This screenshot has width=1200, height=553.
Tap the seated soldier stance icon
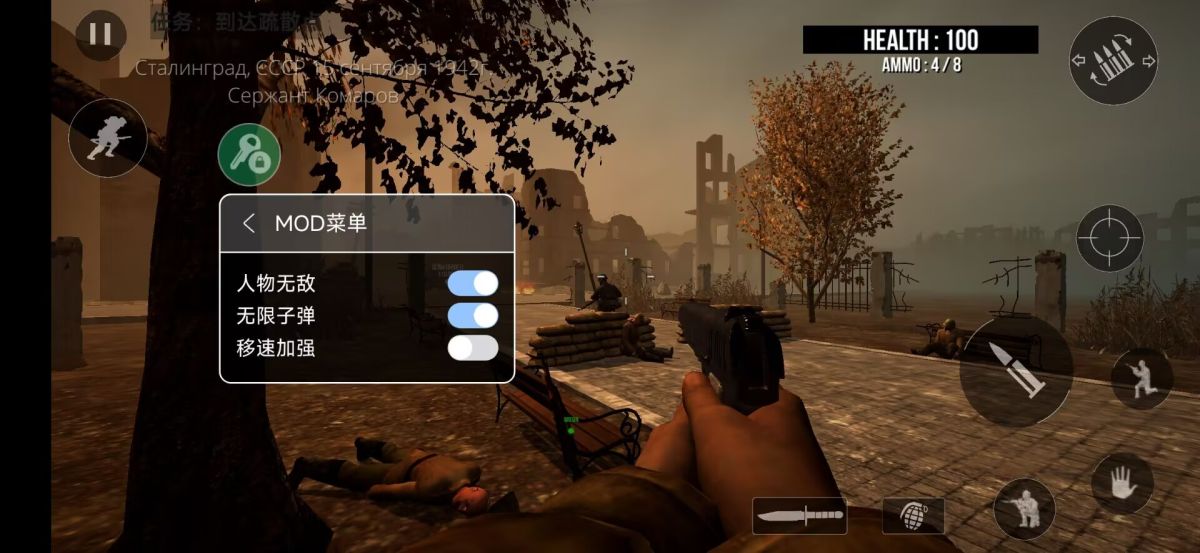tap(1024, 508)
